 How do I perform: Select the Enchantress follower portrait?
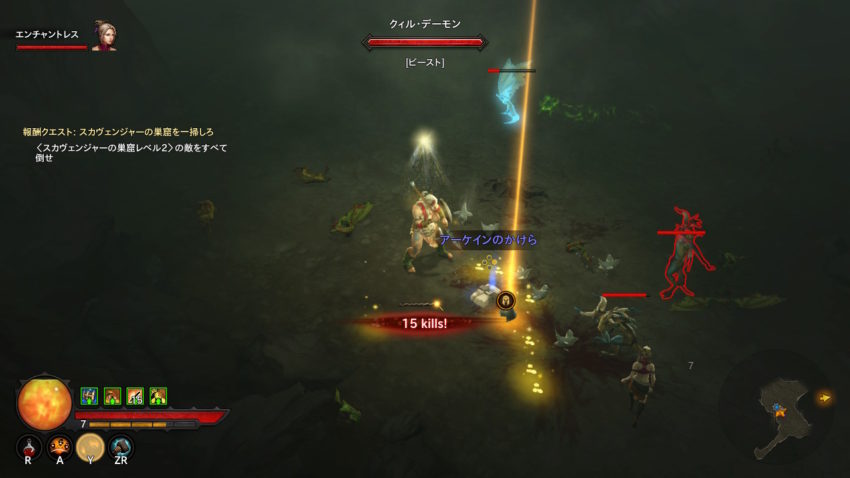point(103,36)
